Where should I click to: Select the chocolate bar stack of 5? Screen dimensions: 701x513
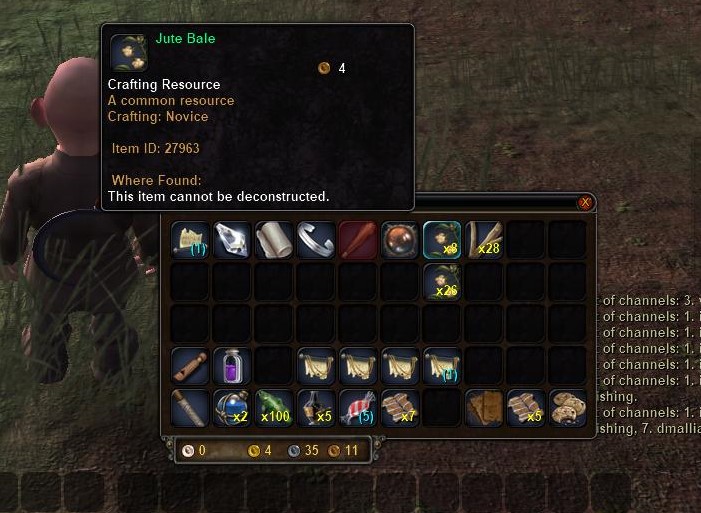pyautogui.click(x=525, y=407)
